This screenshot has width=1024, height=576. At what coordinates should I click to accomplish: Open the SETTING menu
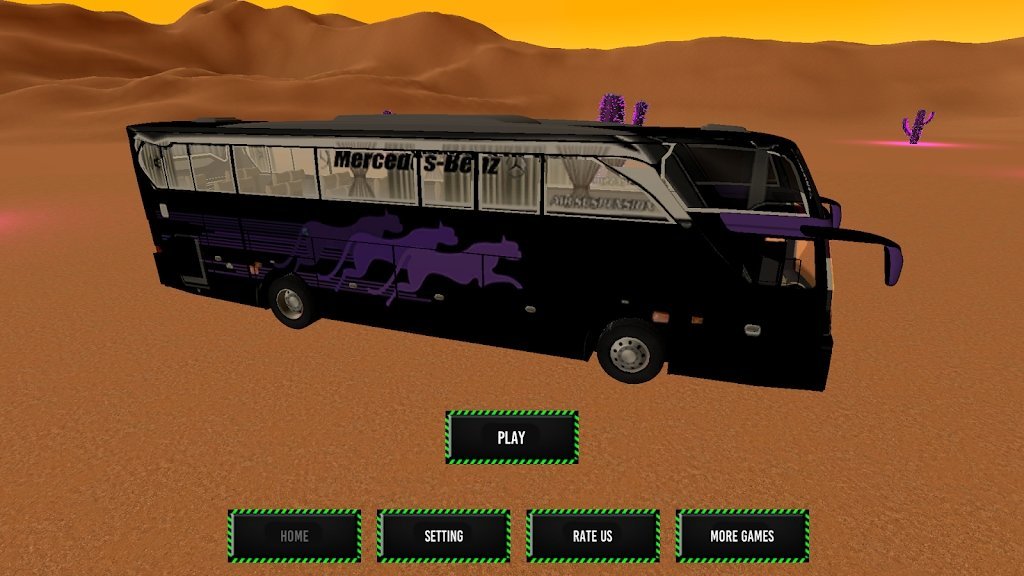(x=443, y=536)
